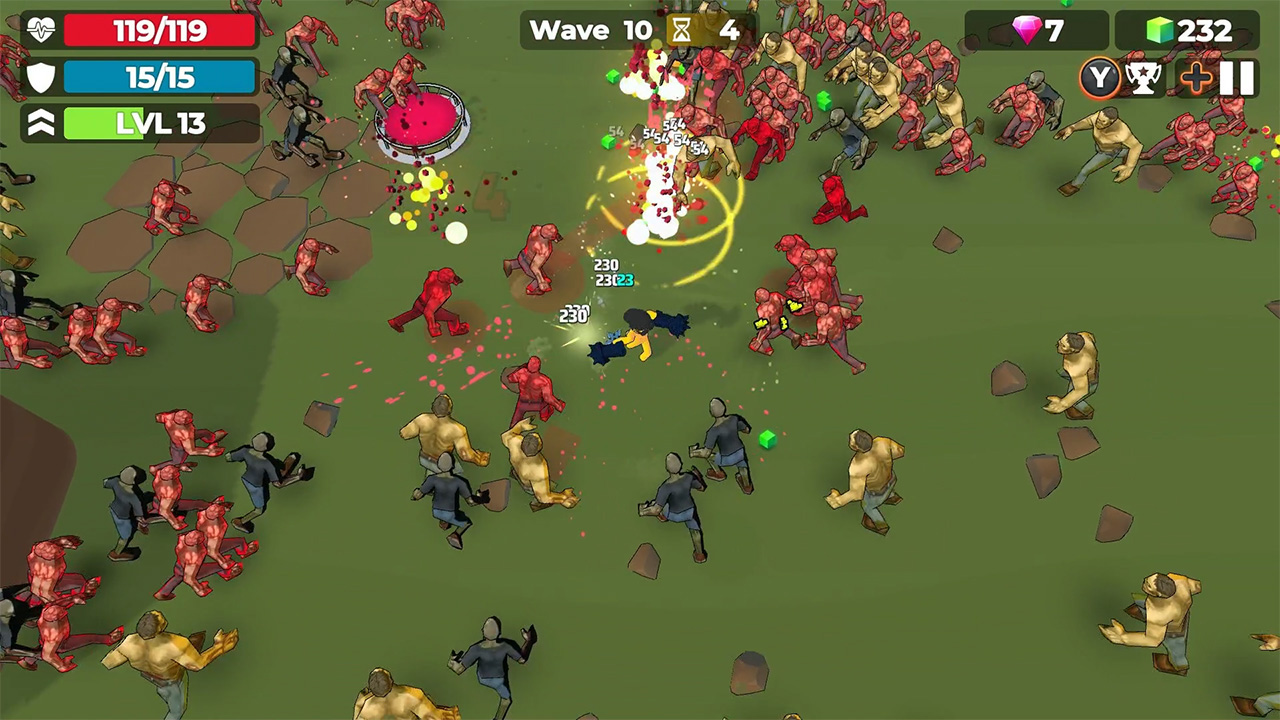The image size is (1280, 720).
Task: Click the green cube currency icon
Action: (x=1157, y=30)
